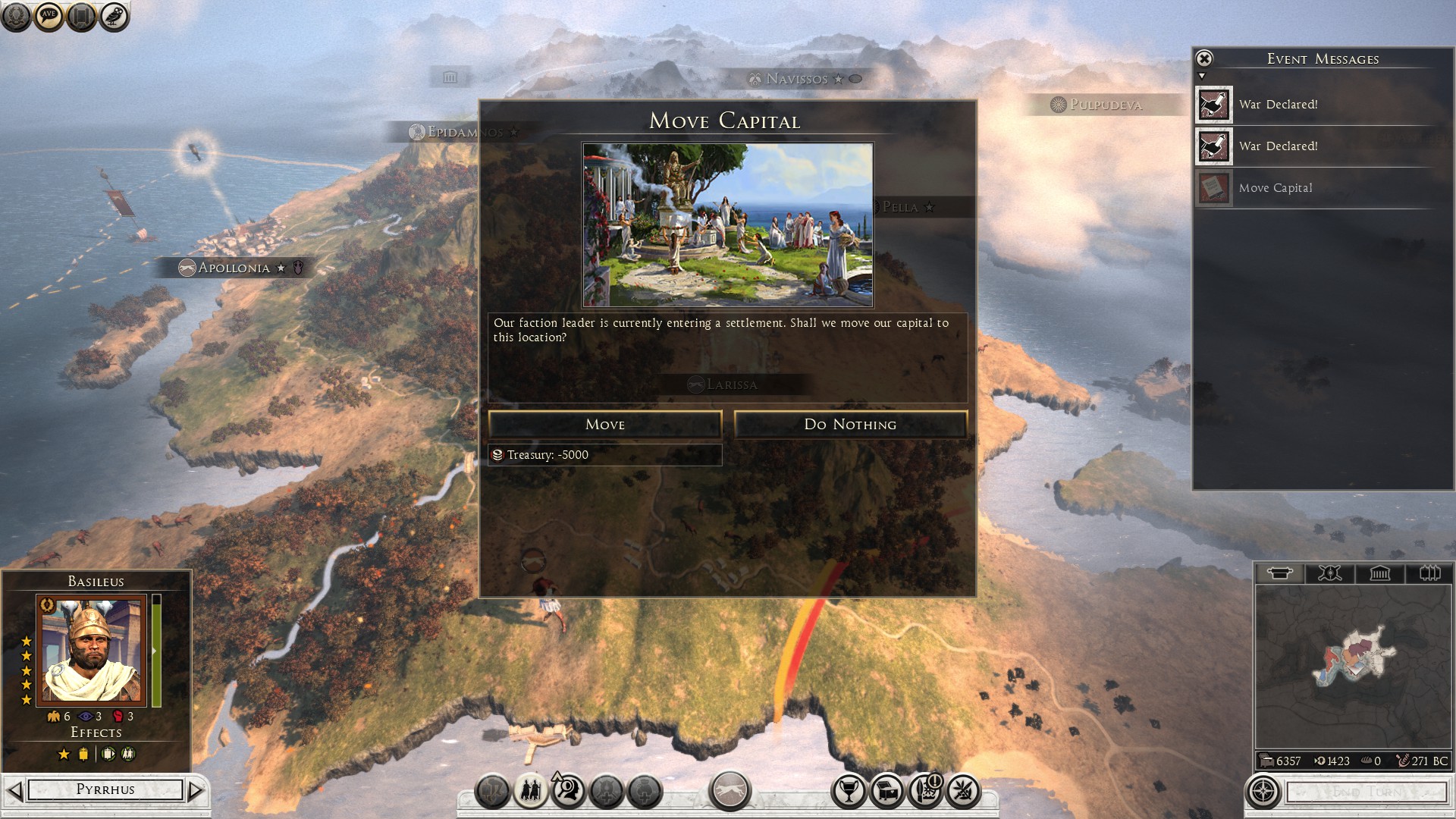Image resolution: width=1456 pixels, height=819 pixels.
Task: Click Pyrrhus's portrait in the Basileus panel
Action: [x=91, y=651]
